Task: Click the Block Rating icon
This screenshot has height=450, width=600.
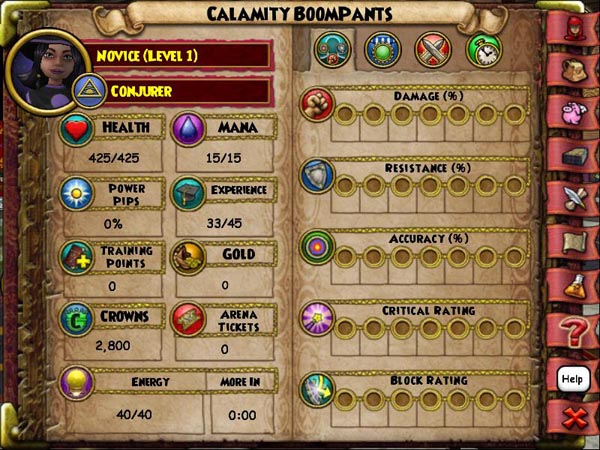Action: (317, 389)
